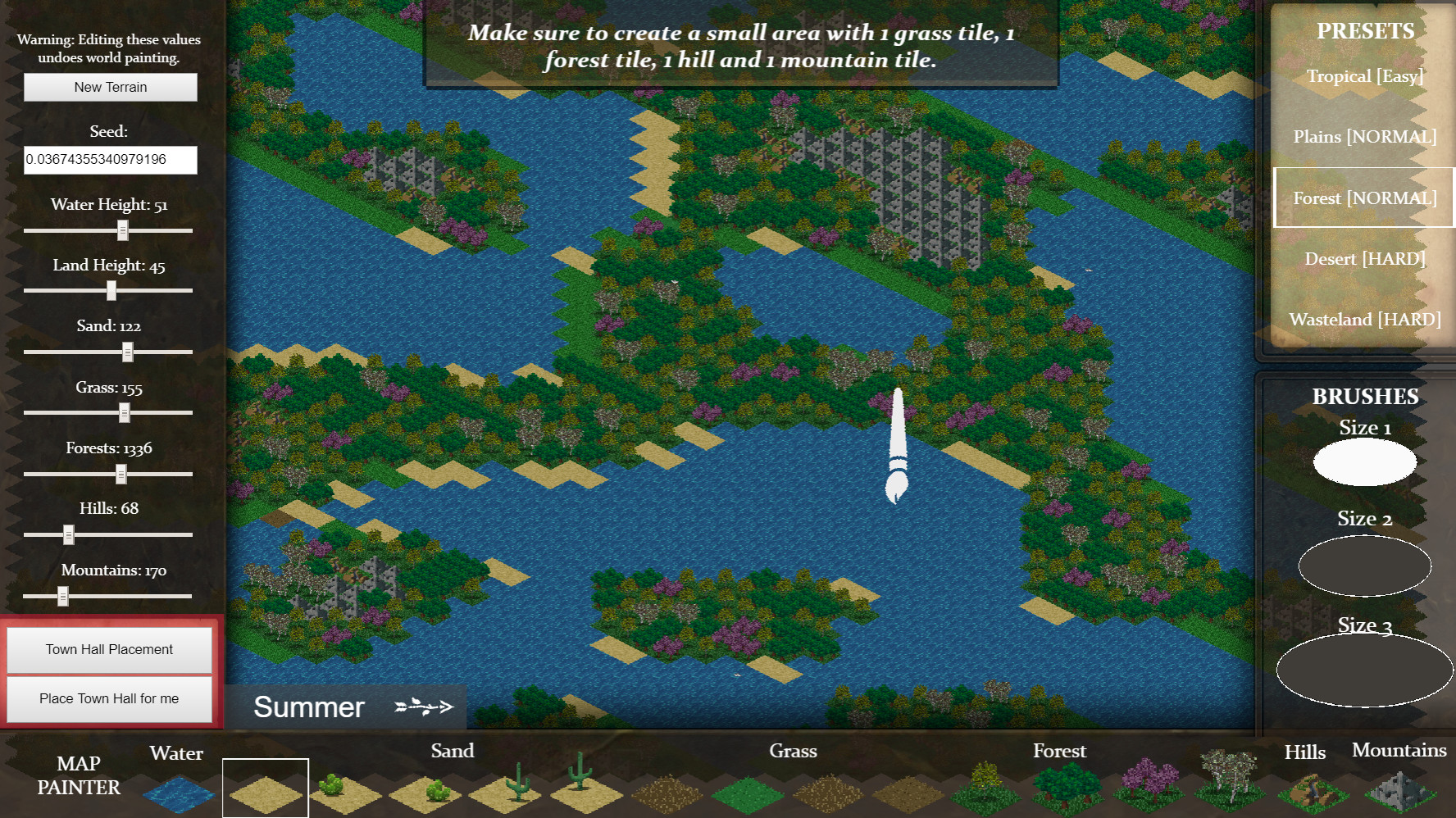Advance the season using the arrow icon
Screen dimensions: 1456x818
[x=425, y=707]
